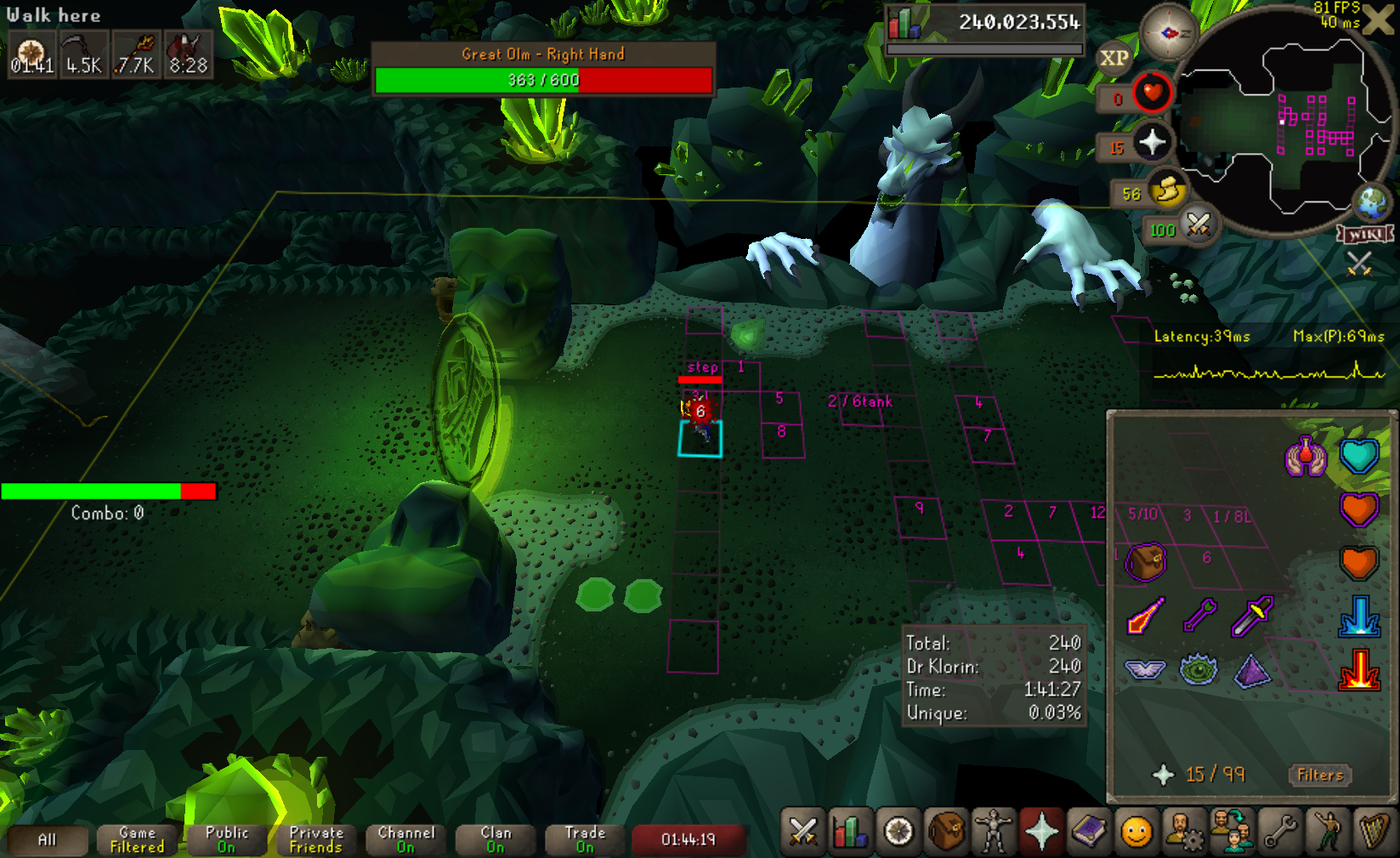Reset camera using the compass
The height and width of the screenshot is (858, 1400).
1169,32
